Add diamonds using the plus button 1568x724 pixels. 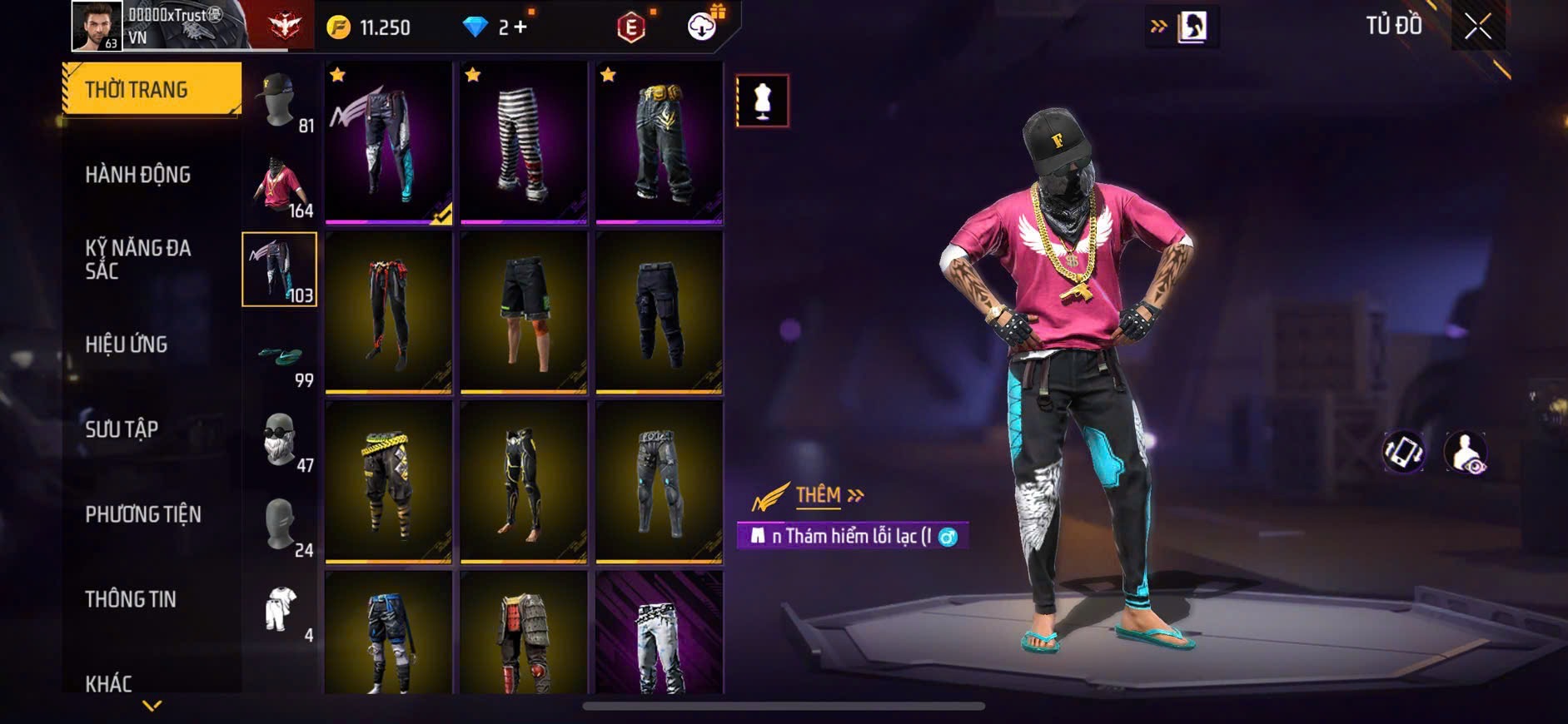click(520, 27)
